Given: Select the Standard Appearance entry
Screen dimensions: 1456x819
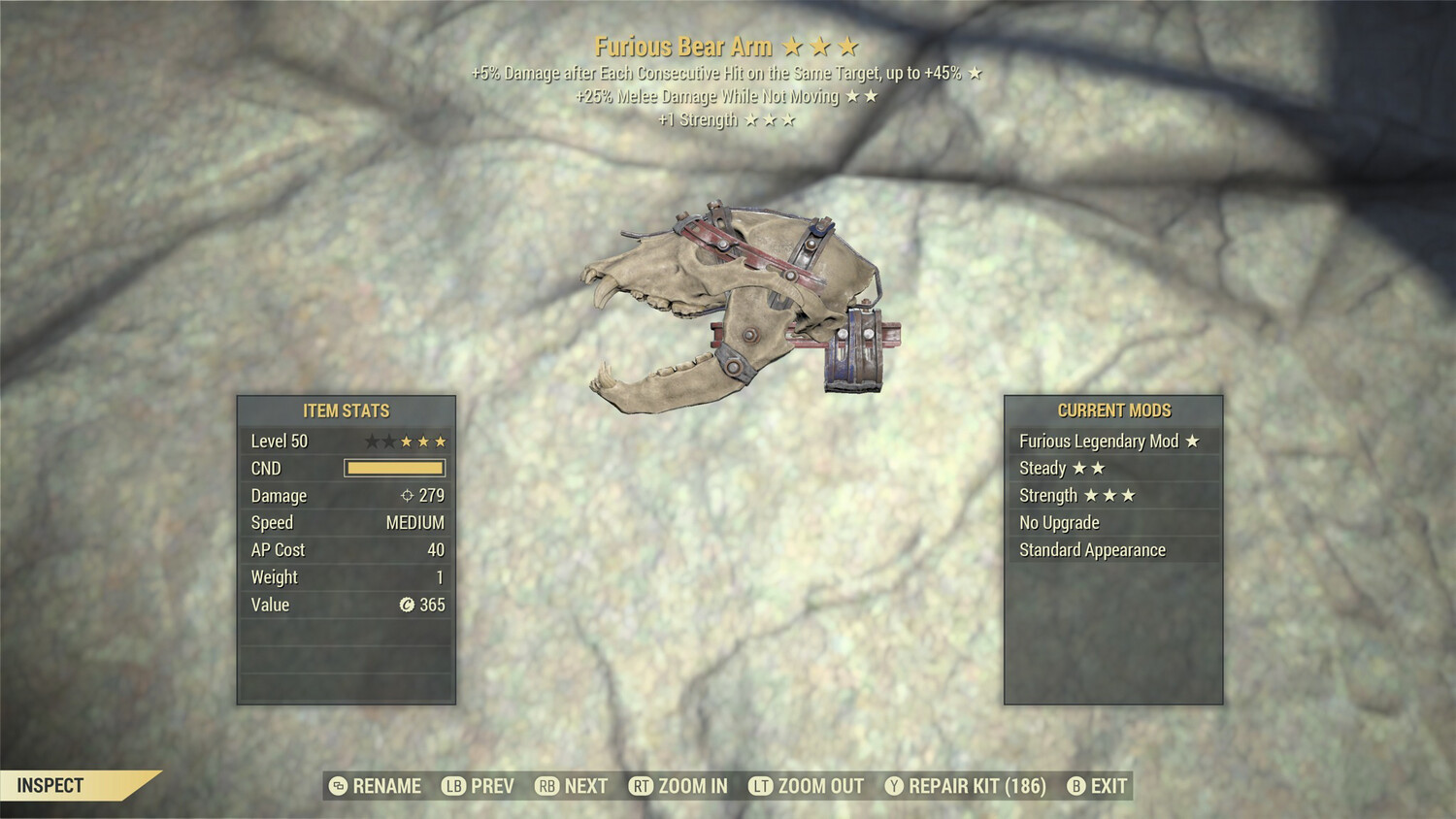Looking at the screenshot, I should (x=1112, y=550).
